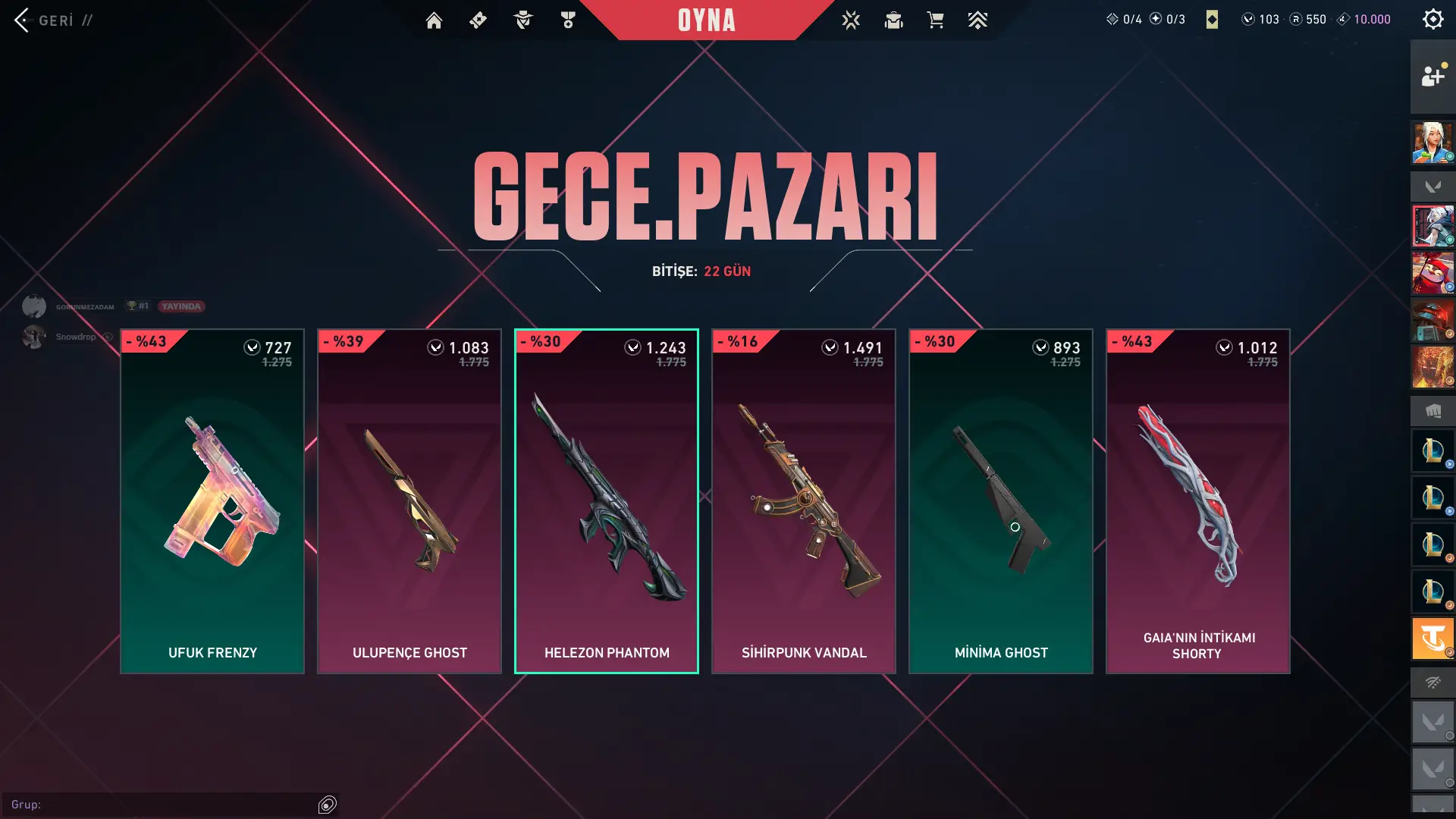Open the chat icon beside Grup field
The image size is (1456, 819).
point(328,805)
